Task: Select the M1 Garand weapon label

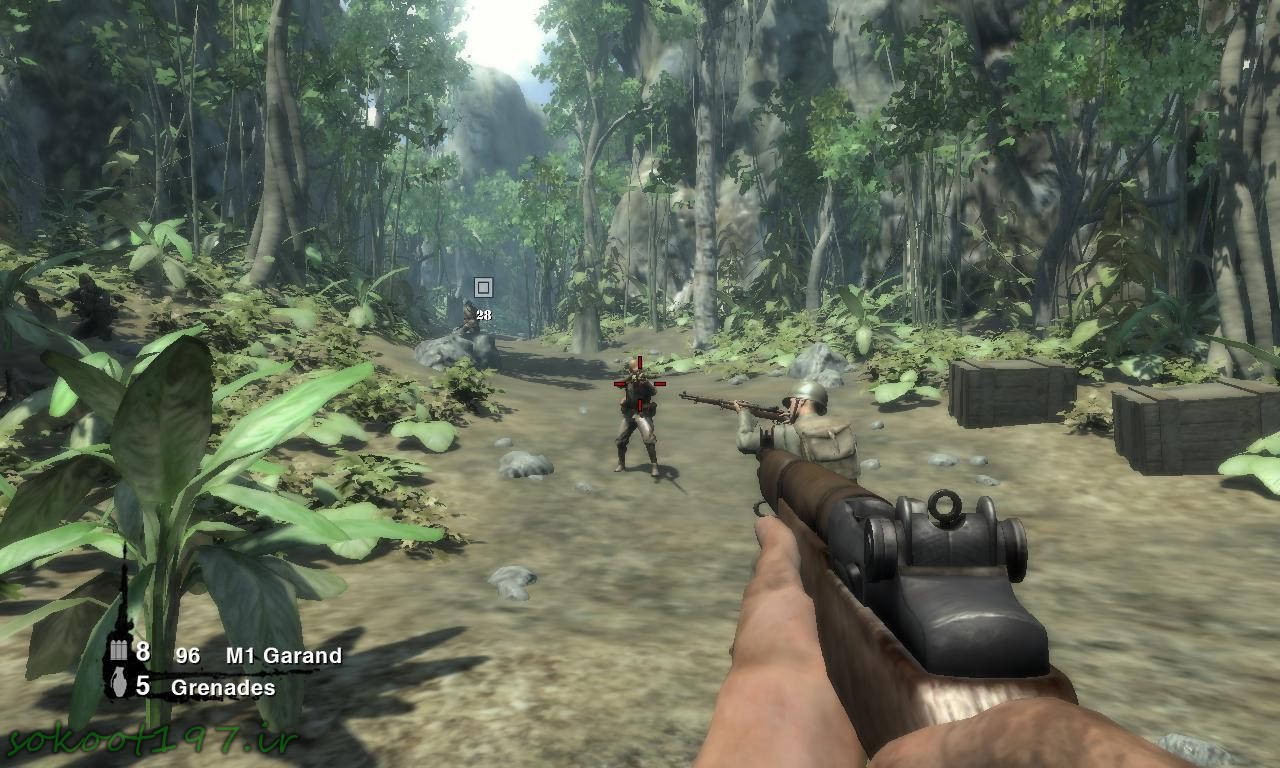Action: point(283,656)
